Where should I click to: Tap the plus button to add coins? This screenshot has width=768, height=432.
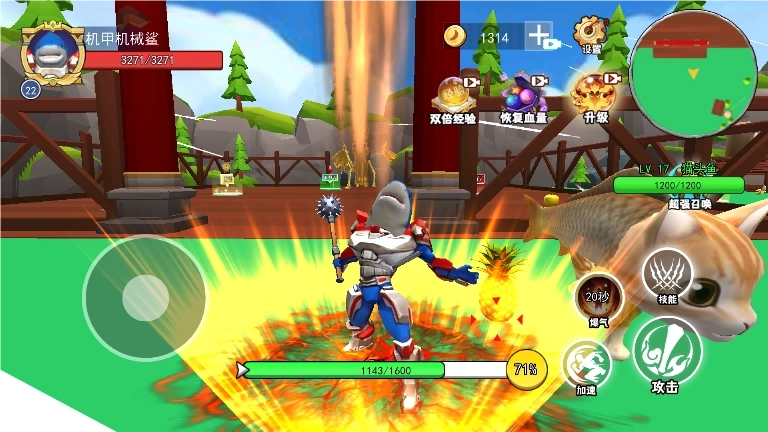pos(540,37)
